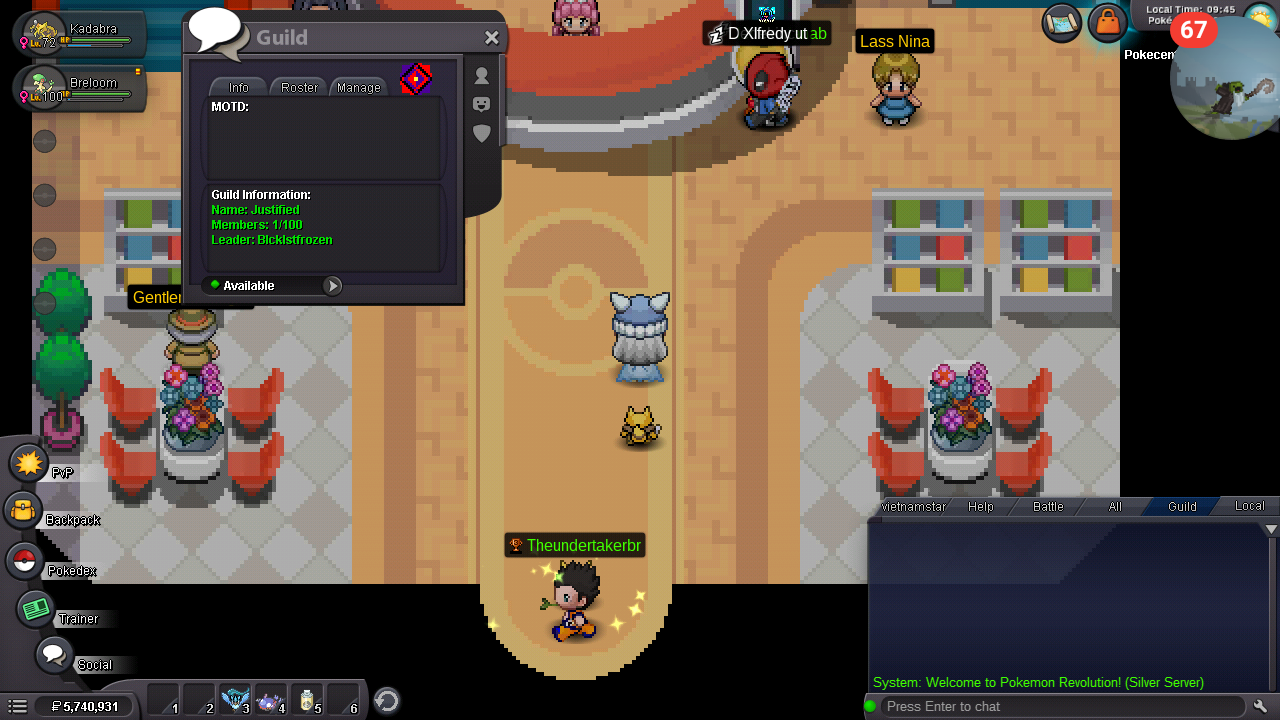
Task: Select the guild Manage tab
Action: point(359,87)
